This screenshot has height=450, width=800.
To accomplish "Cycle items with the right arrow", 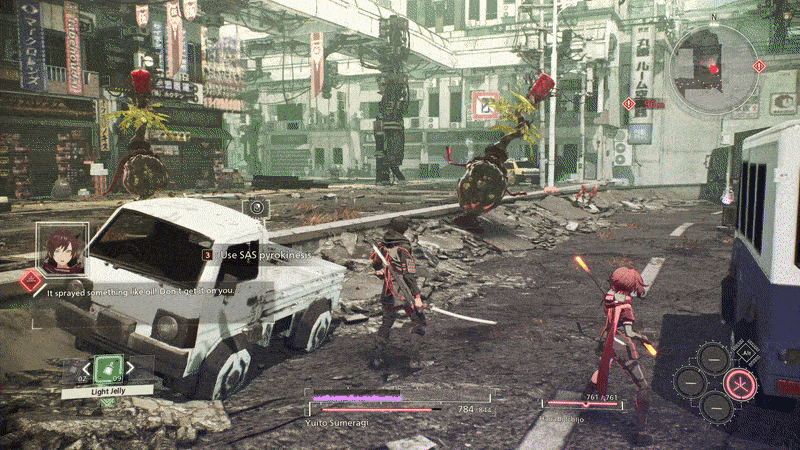I will (131, 369).
